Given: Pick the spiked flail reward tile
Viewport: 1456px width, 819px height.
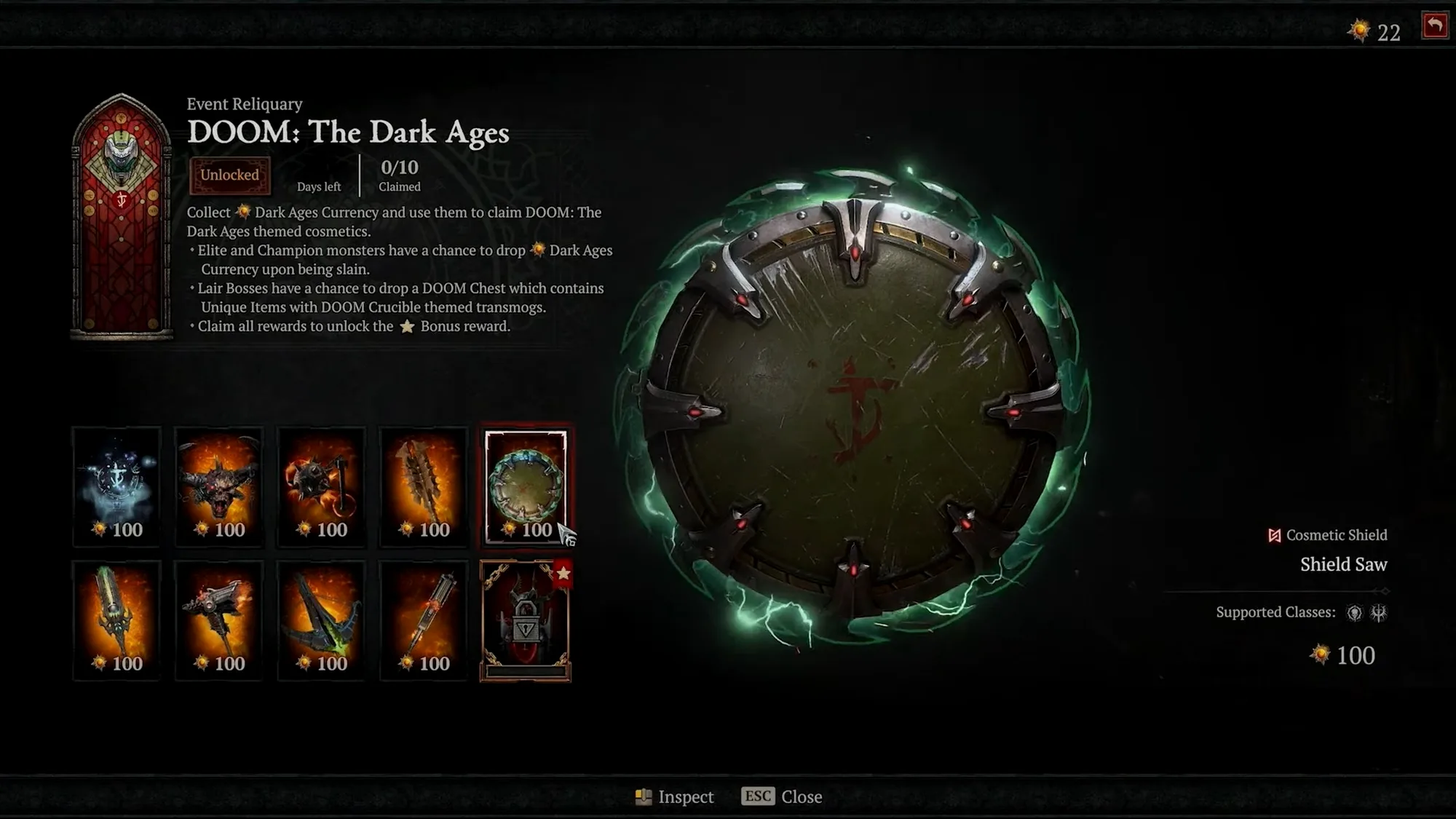Looking at the screenshot, I should pyautogui.click(x=321, y=486).
